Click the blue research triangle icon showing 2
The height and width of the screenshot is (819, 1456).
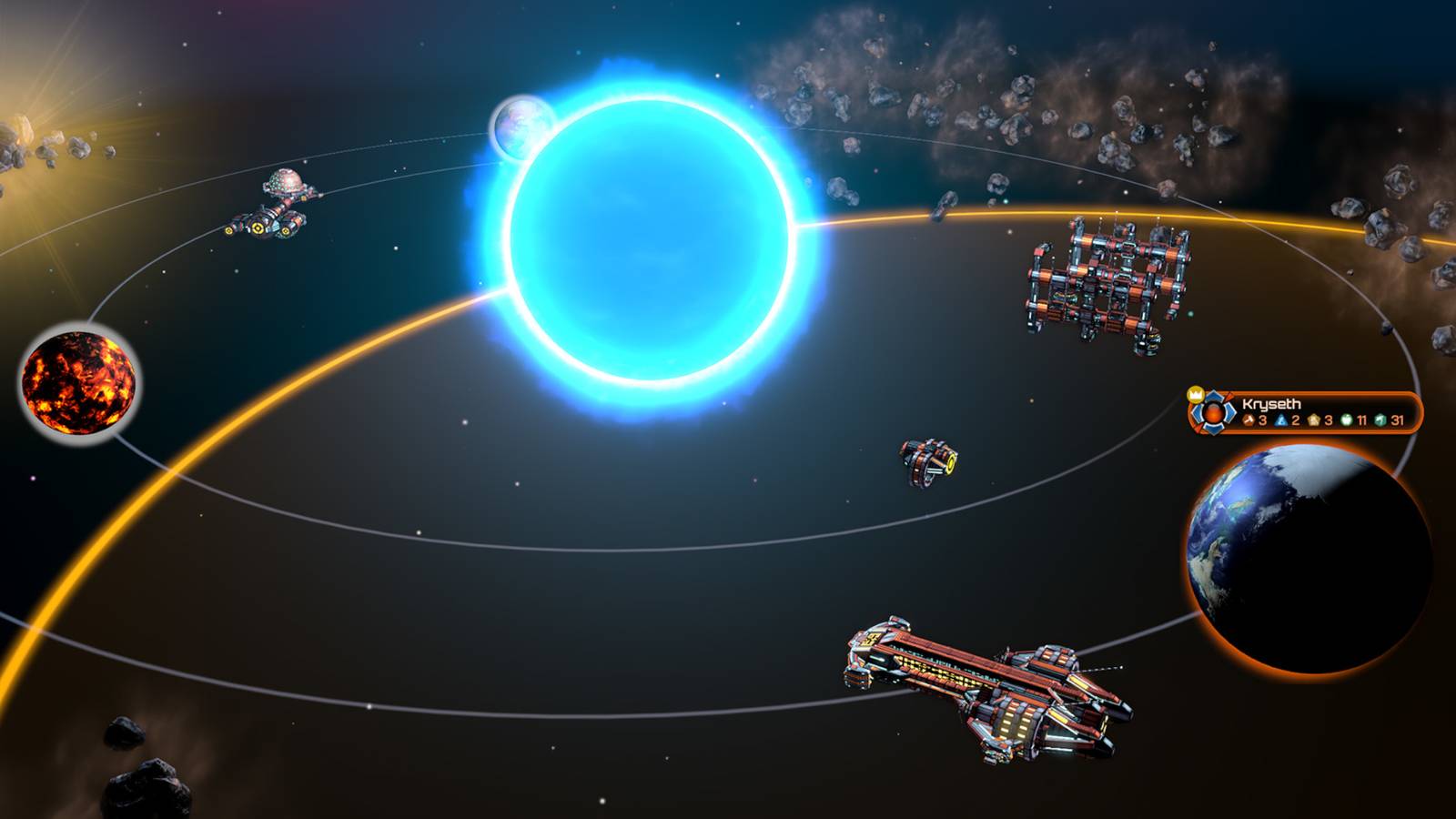click(1281, 420)
